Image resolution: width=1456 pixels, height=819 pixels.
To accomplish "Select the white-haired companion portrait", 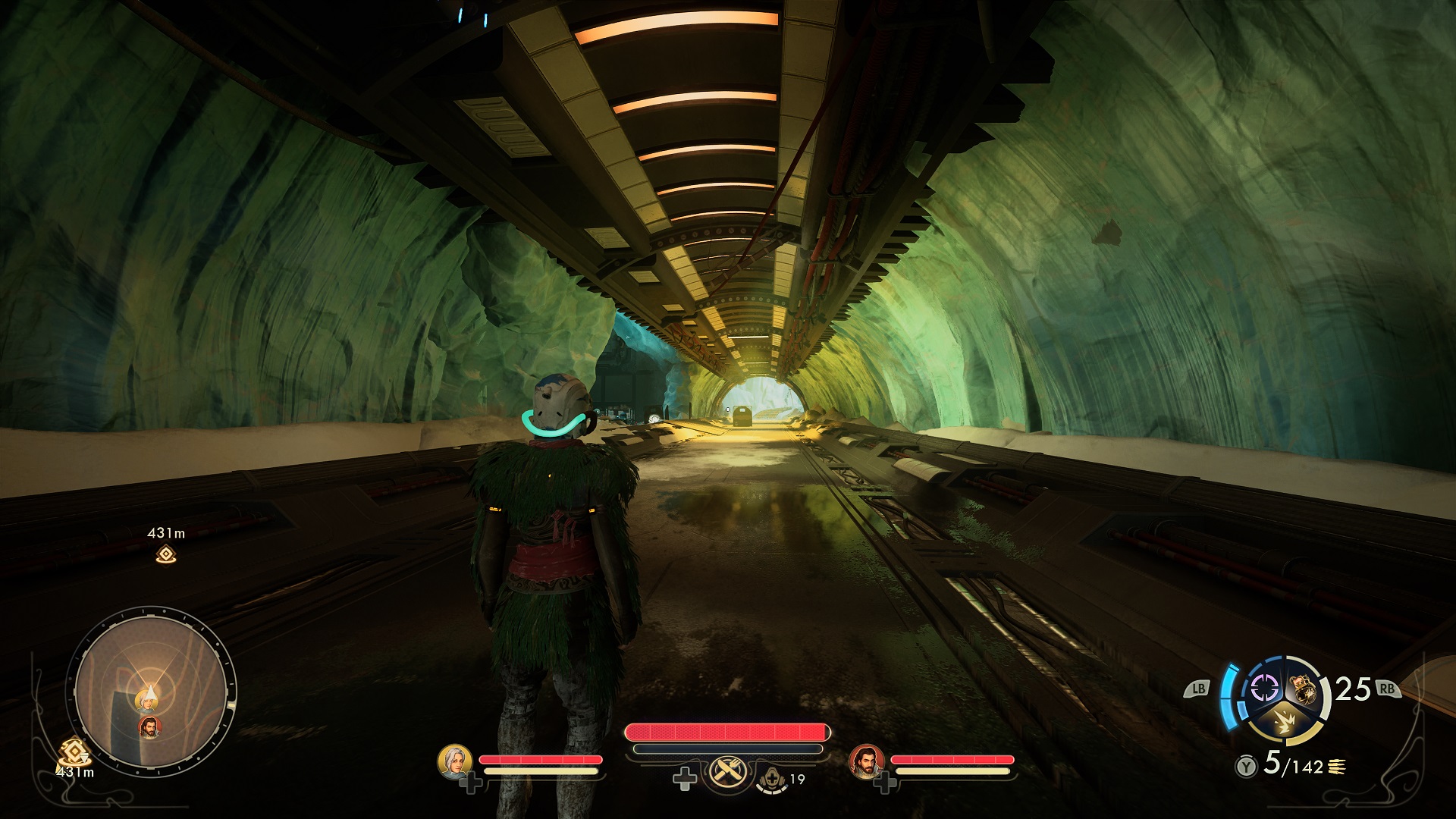I will pos(455,761).
